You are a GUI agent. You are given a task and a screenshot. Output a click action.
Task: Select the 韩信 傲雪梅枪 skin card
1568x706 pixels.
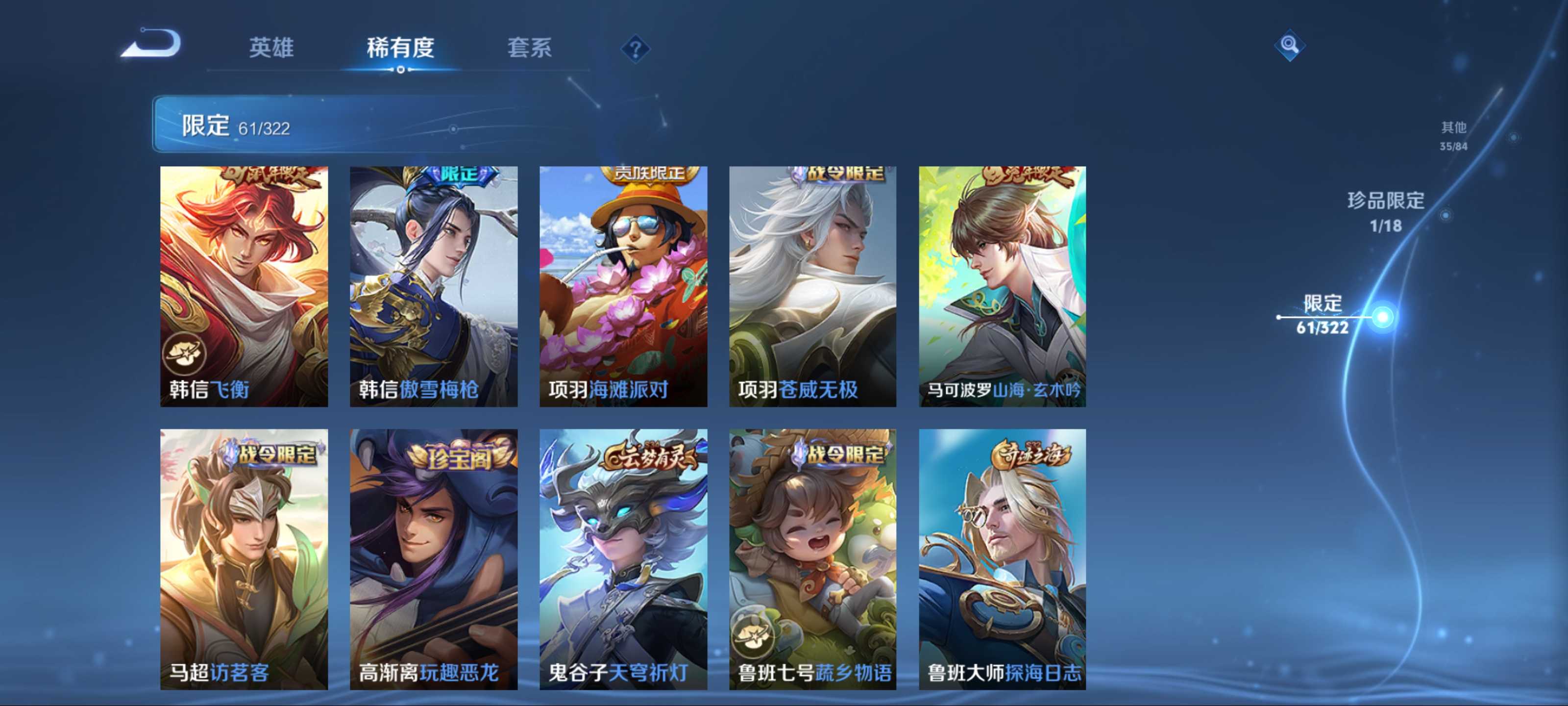point(433,286)
